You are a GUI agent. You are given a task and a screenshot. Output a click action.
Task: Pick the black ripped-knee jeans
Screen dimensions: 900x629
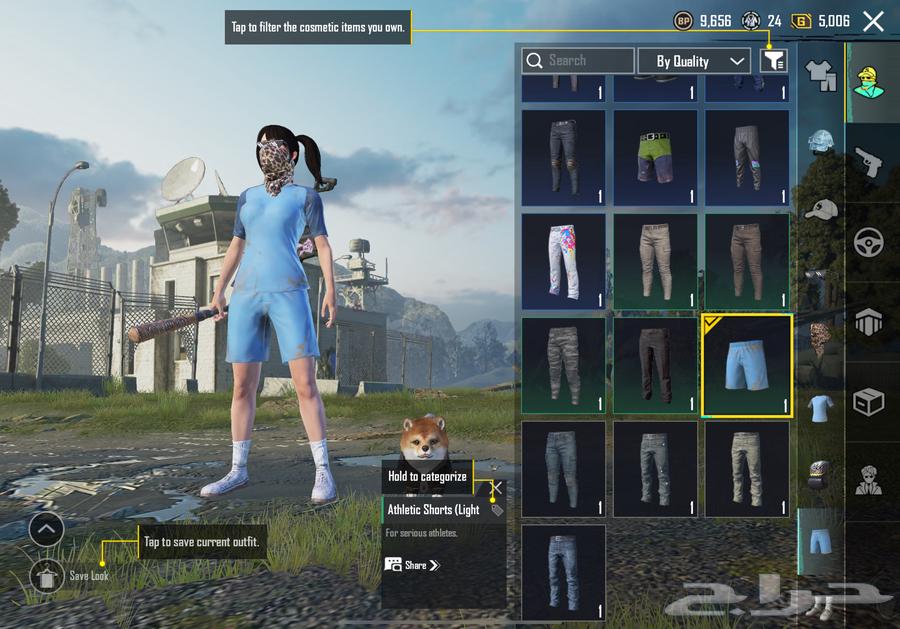[x=563, y=157]
